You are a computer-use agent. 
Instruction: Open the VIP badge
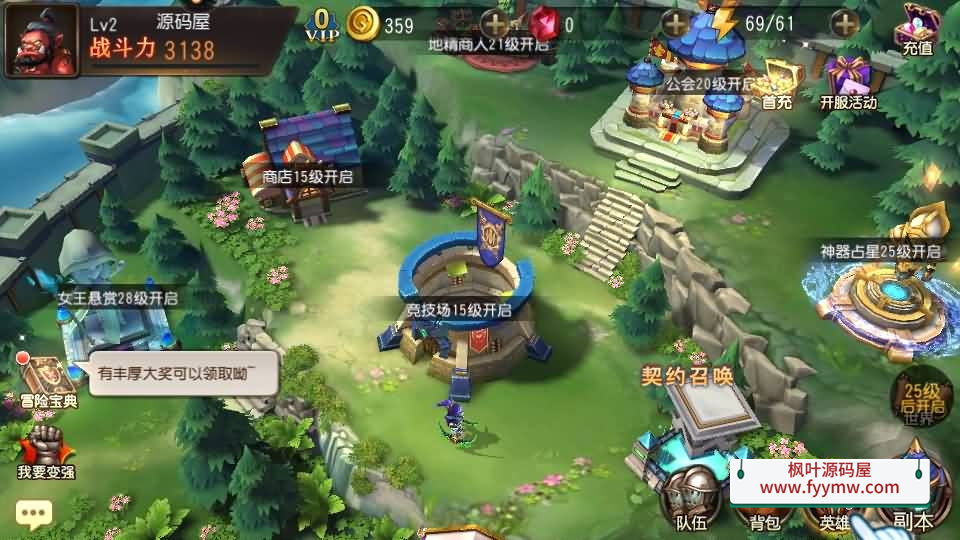pos(321,24)
